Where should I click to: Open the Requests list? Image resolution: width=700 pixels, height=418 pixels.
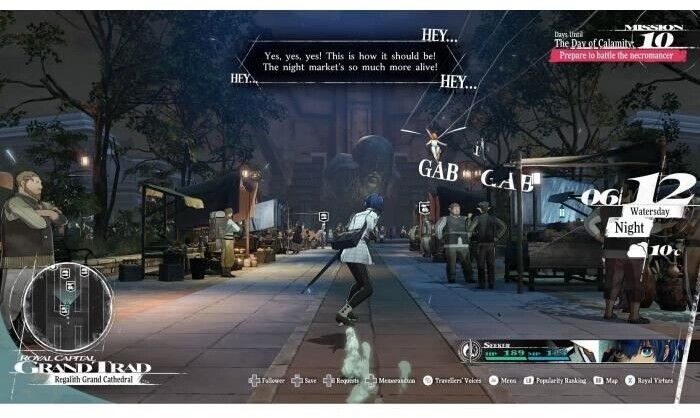click(x=345, y=381)
